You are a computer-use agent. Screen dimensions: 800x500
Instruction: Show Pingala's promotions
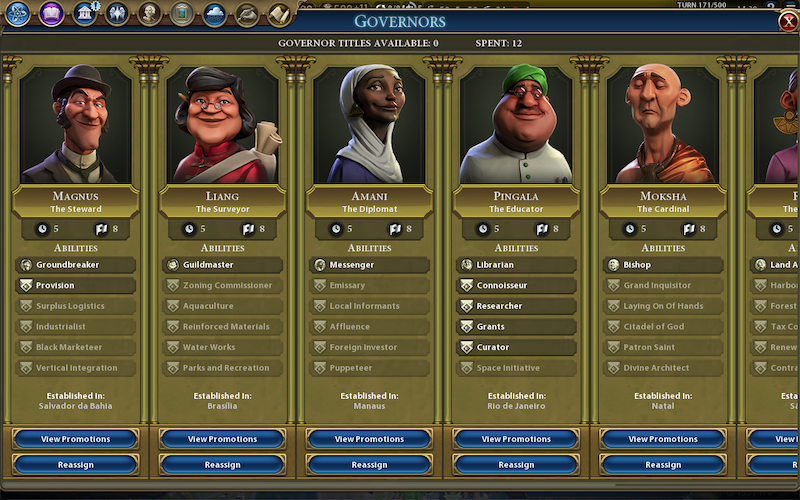516,439
